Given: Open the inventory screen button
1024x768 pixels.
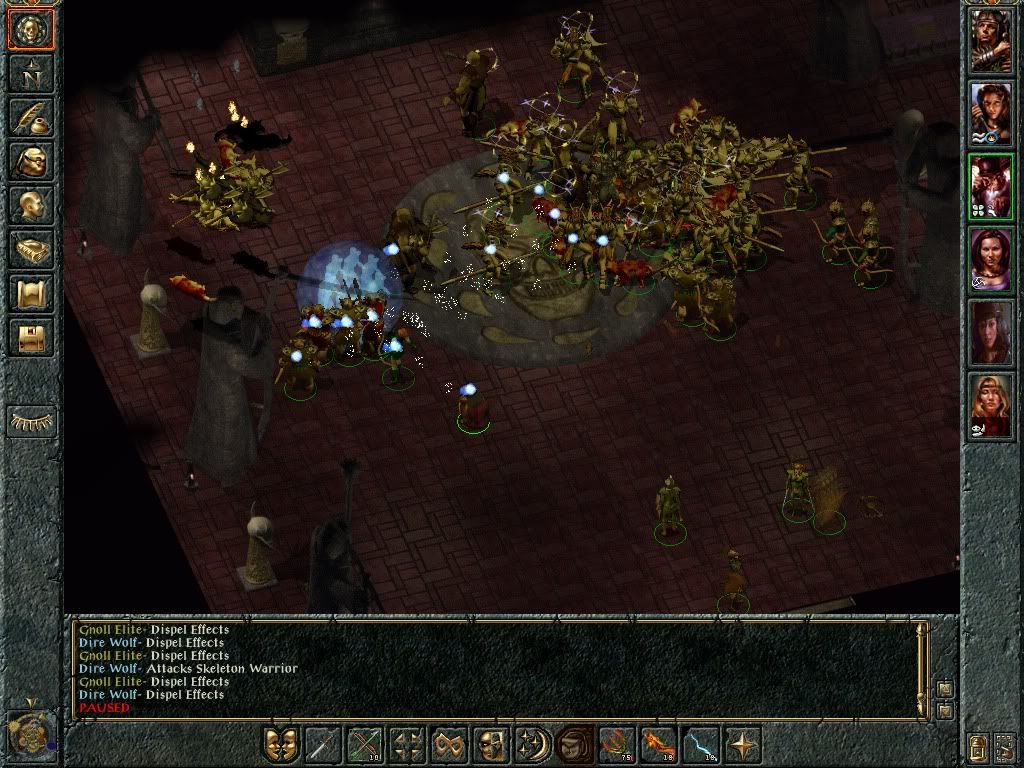Looking at the screenshot, I should tap(30, 161).
